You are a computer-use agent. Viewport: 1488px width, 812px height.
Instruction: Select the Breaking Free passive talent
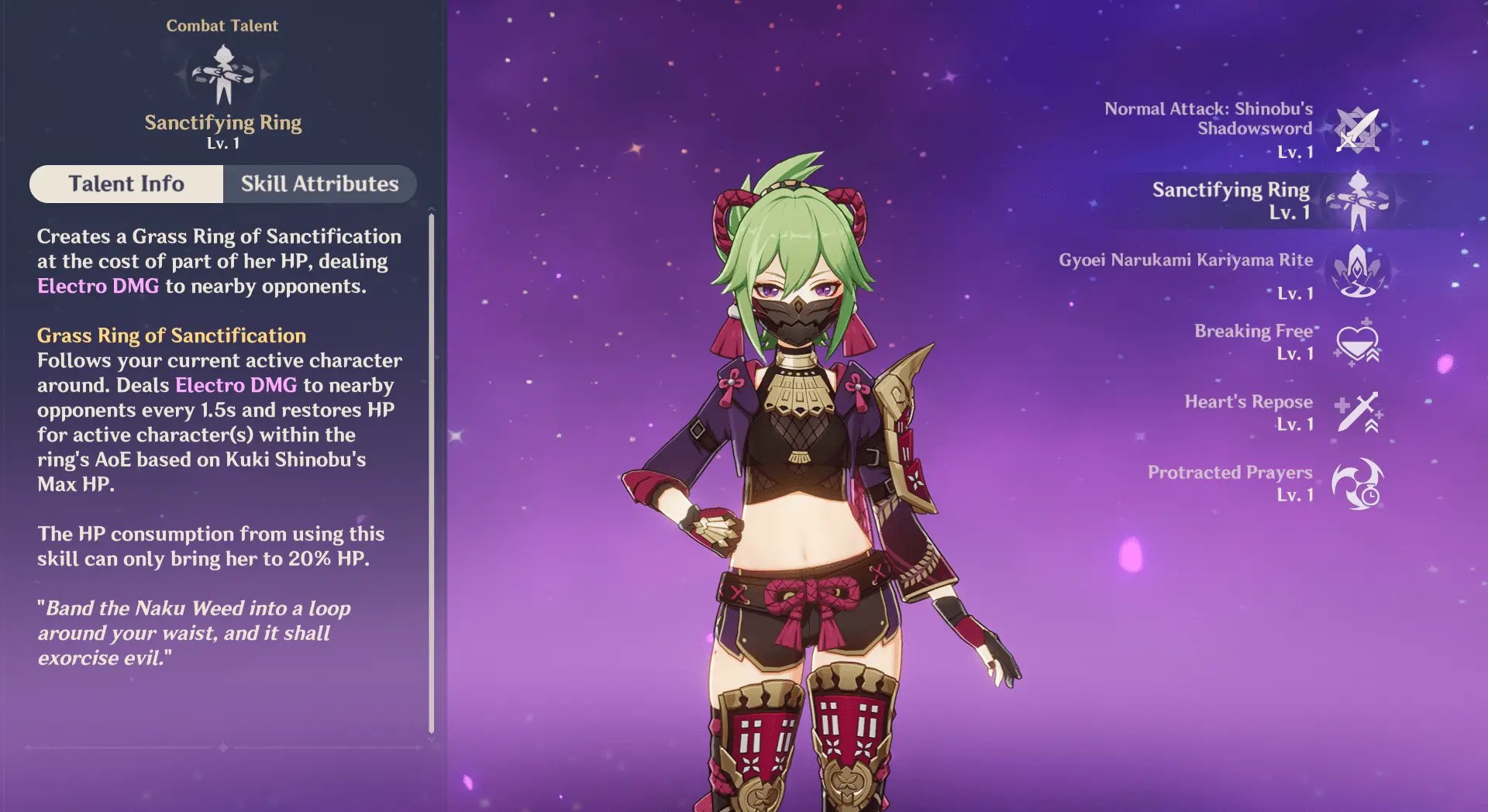pyautogui.click(x=1358, y=342)
